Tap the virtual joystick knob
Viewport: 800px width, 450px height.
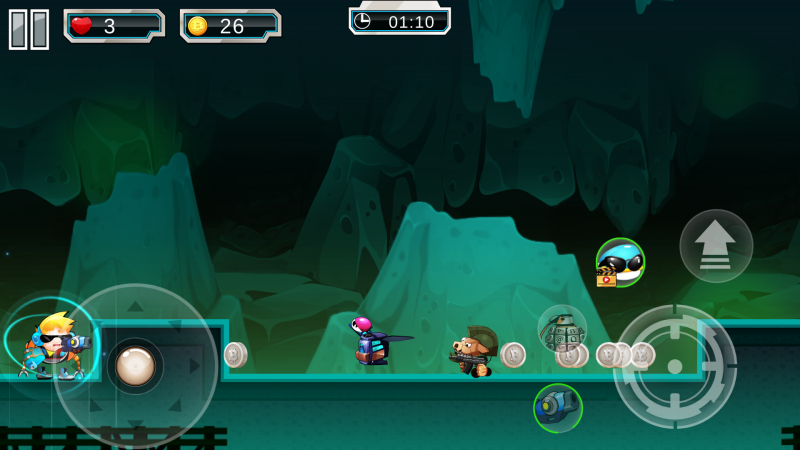135,366
